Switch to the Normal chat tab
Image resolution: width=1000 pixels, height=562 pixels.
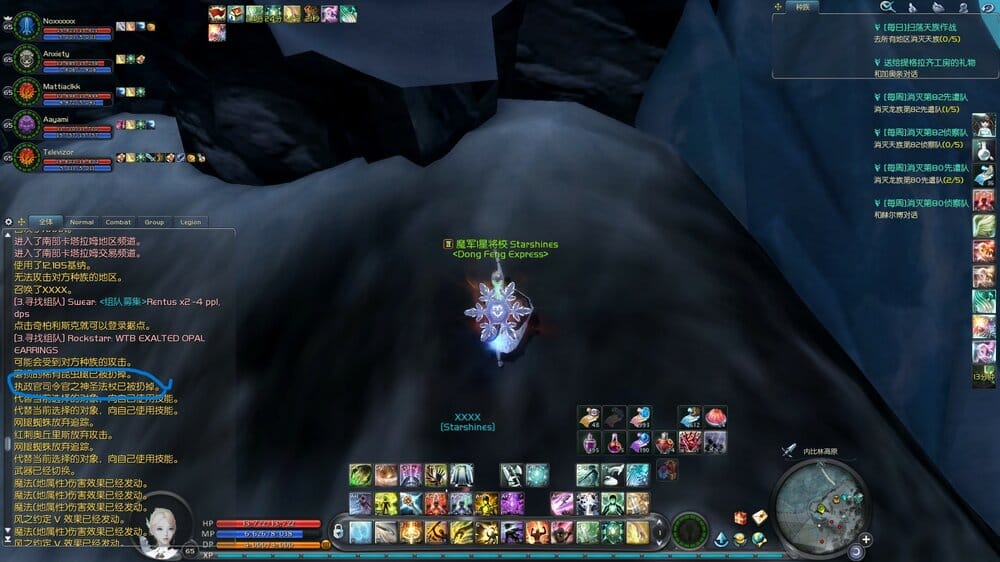(x=81, y=222)
